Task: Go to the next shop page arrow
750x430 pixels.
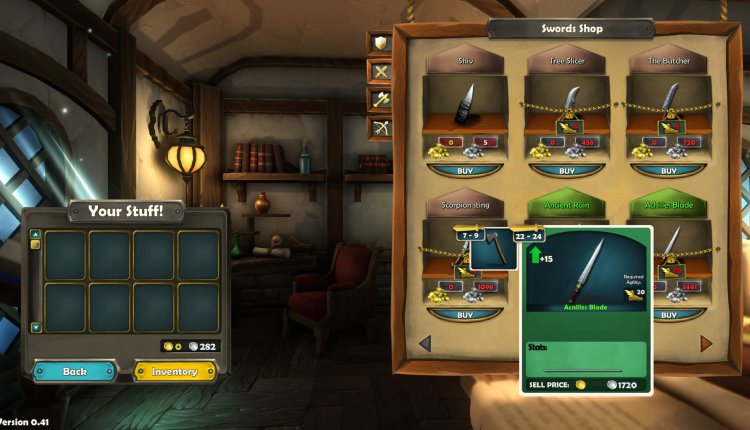Action: click(x=706, y=343)
